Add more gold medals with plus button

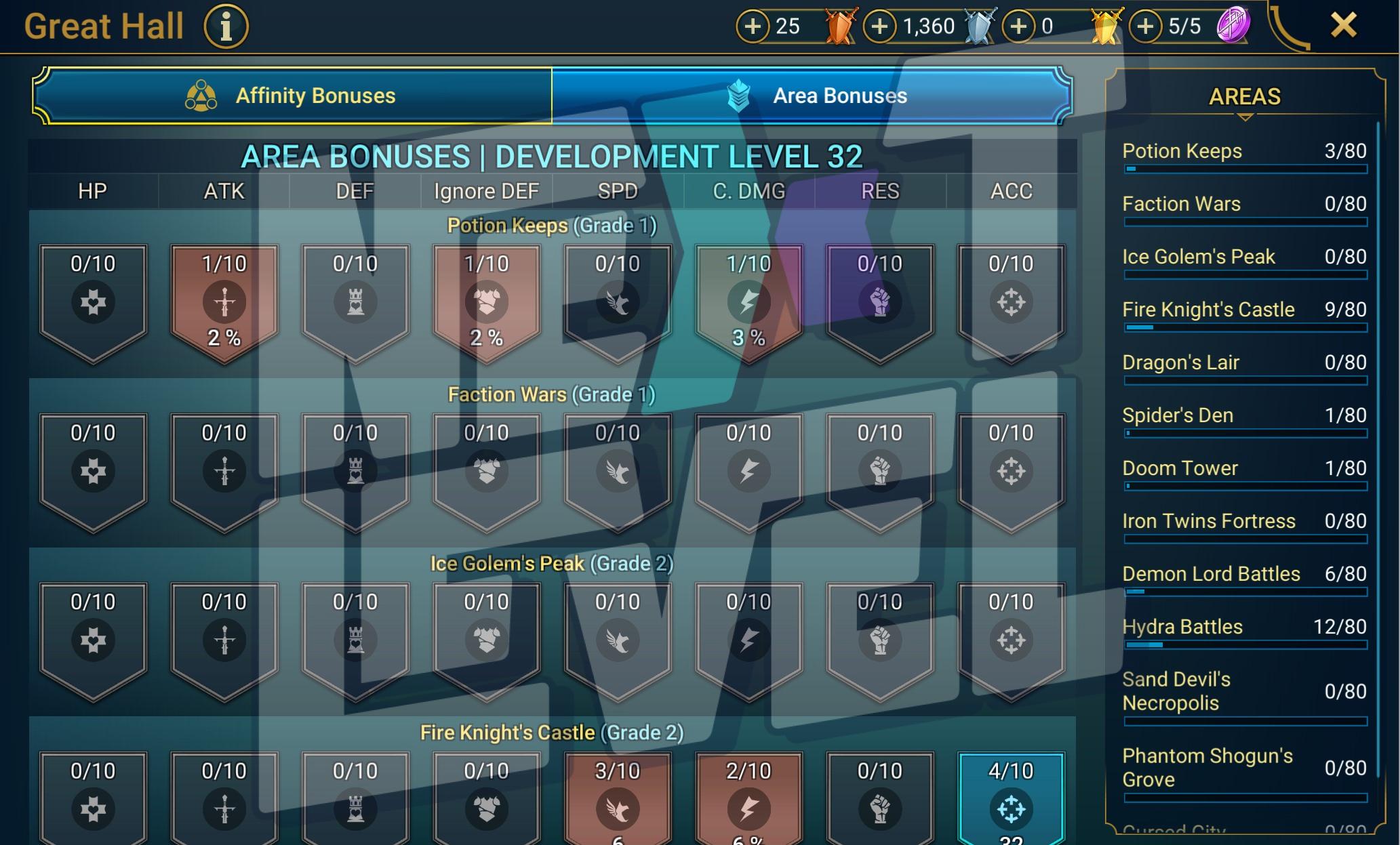click(1018, 26)
